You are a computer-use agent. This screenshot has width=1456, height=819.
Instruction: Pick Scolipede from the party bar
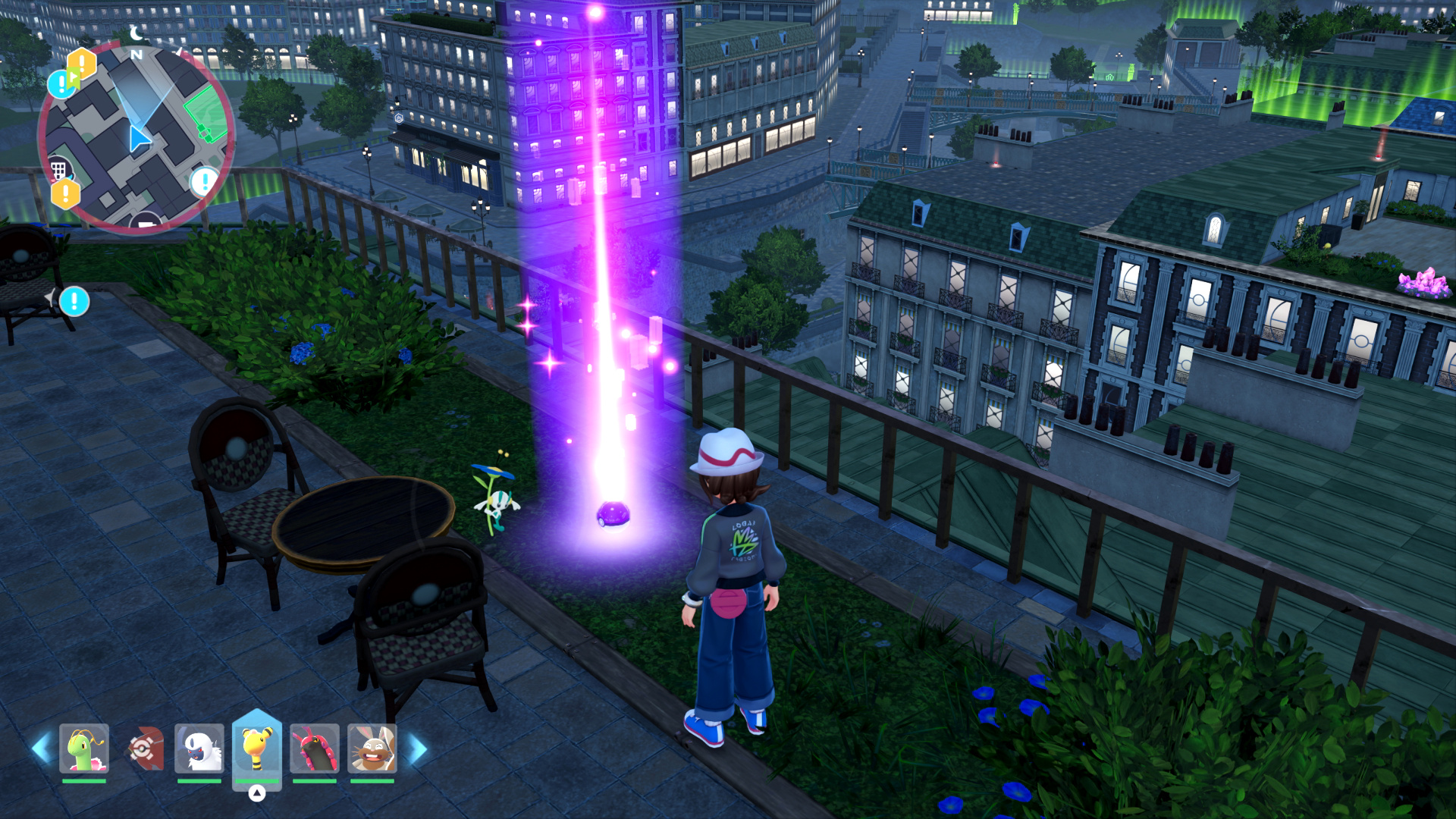click(x=314, y=748)
